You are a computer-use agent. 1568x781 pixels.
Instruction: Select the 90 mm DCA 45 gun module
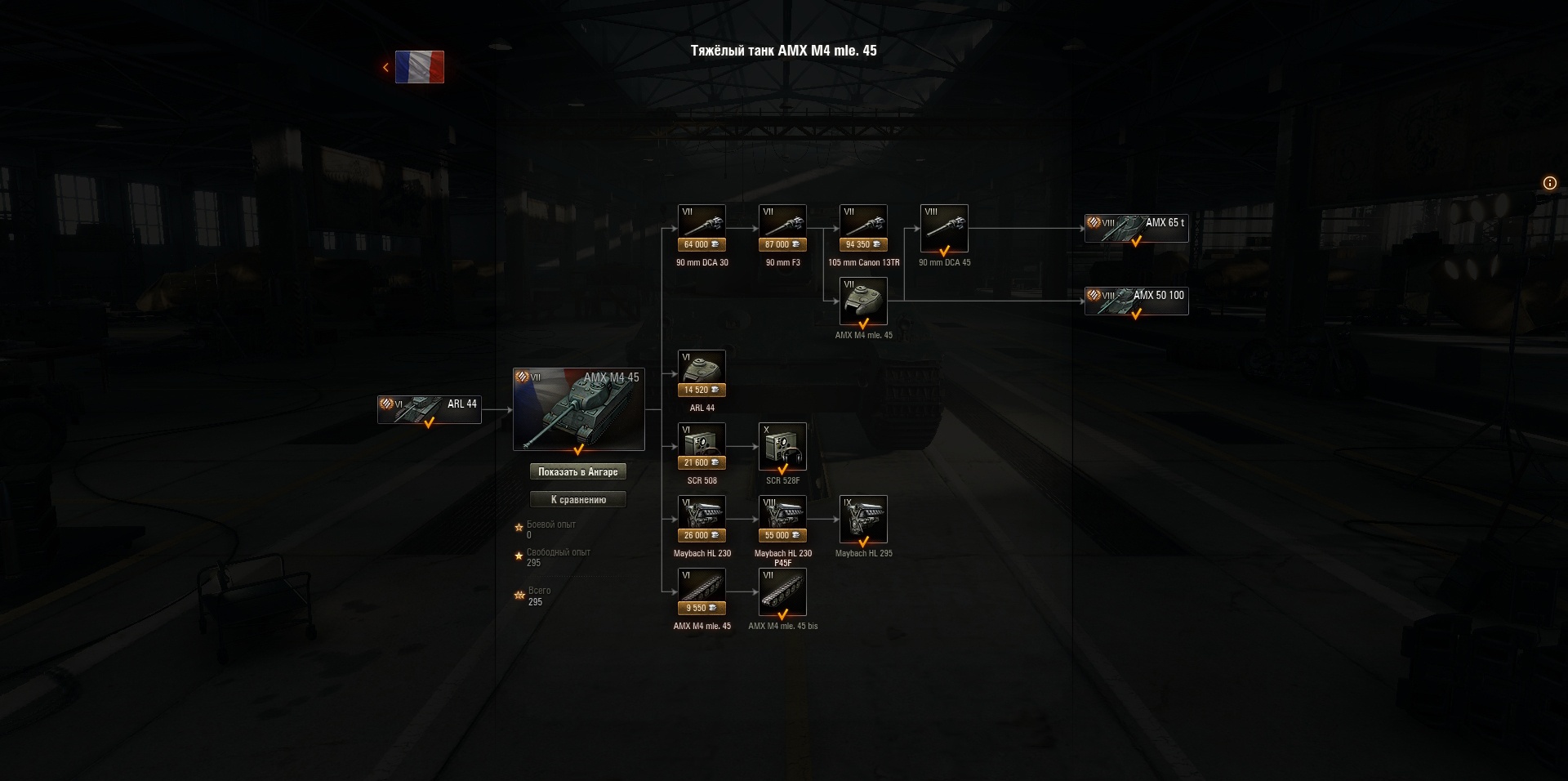[x=943, y=227]
